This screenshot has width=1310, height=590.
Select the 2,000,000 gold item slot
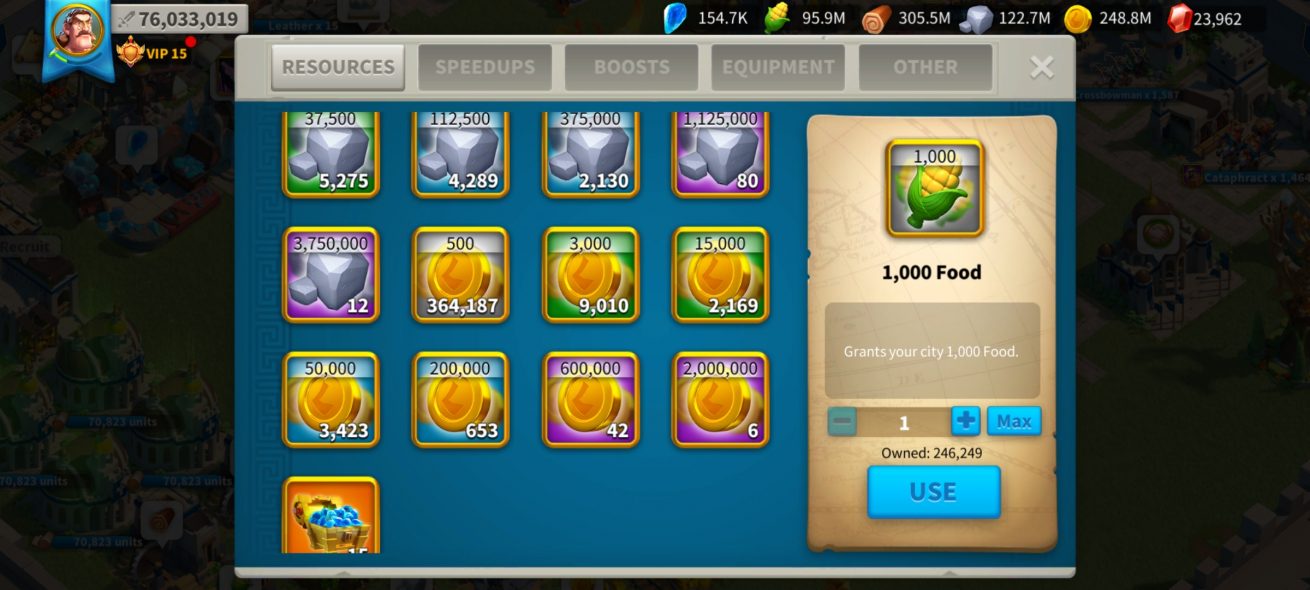click(x=721, y=399)
